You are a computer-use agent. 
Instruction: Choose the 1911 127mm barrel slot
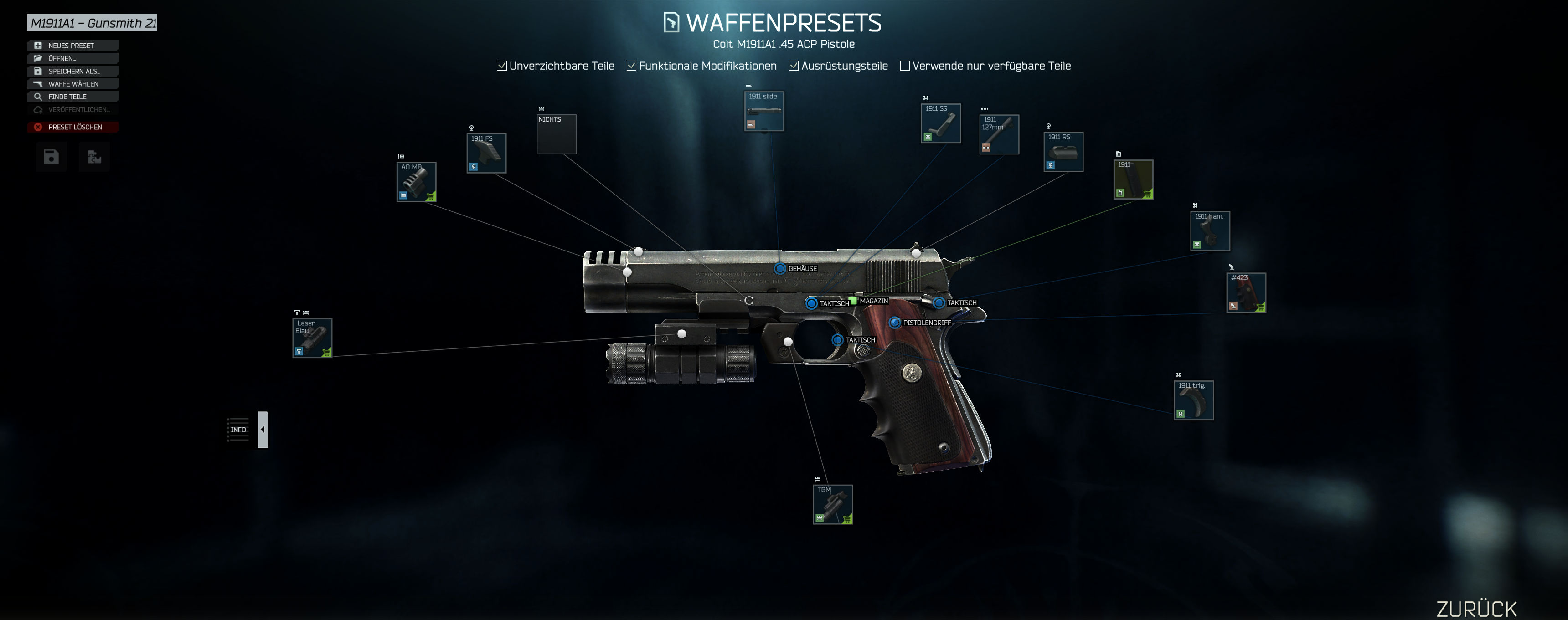[x=999, y=134]
